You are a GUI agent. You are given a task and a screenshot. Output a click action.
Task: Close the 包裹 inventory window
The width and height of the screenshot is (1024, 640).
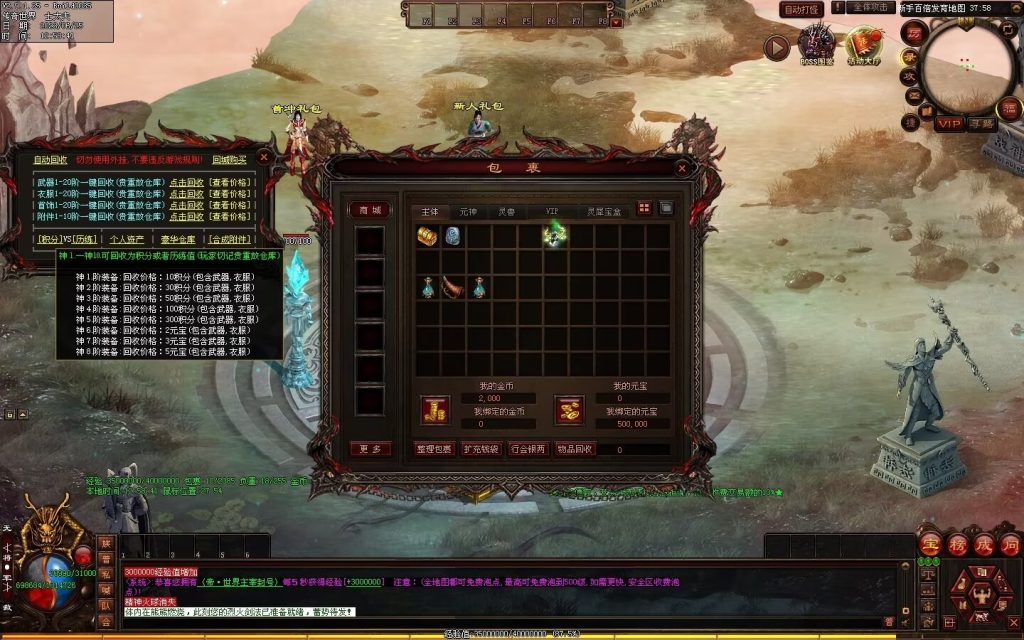[x=681, y=168]
